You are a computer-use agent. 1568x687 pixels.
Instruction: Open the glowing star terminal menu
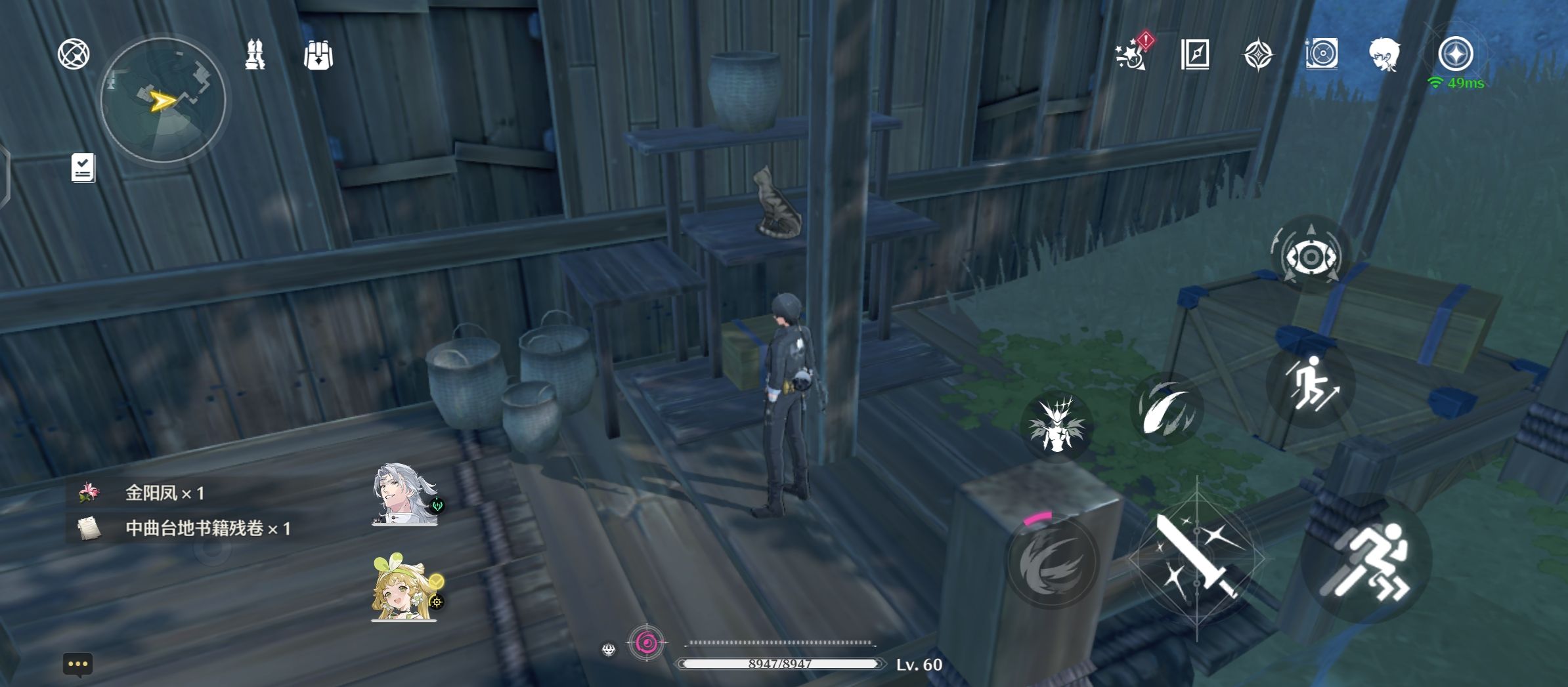tap(1455, 54)
